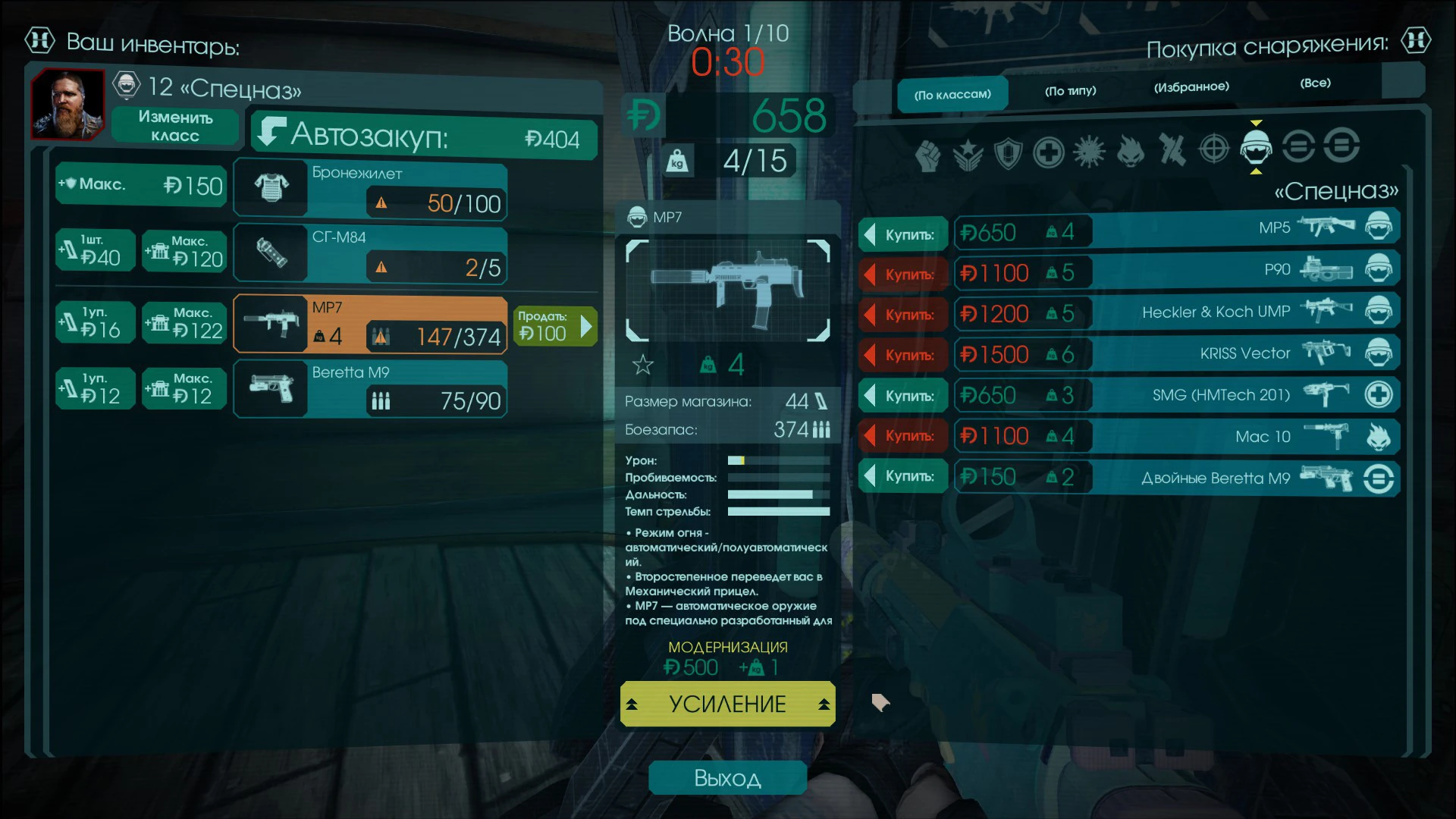Select the Firebug flame class icon

tap(1132, 152)
